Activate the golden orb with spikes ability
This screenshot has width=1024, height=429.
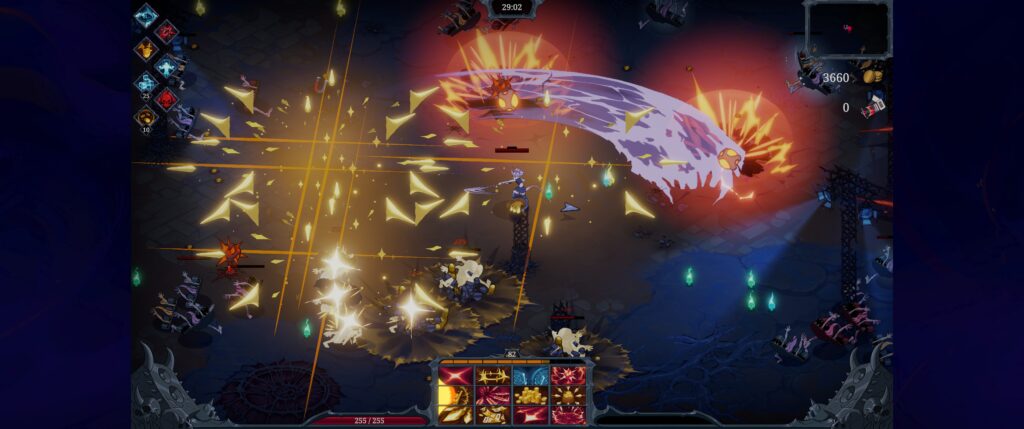[x=567, y=395]
